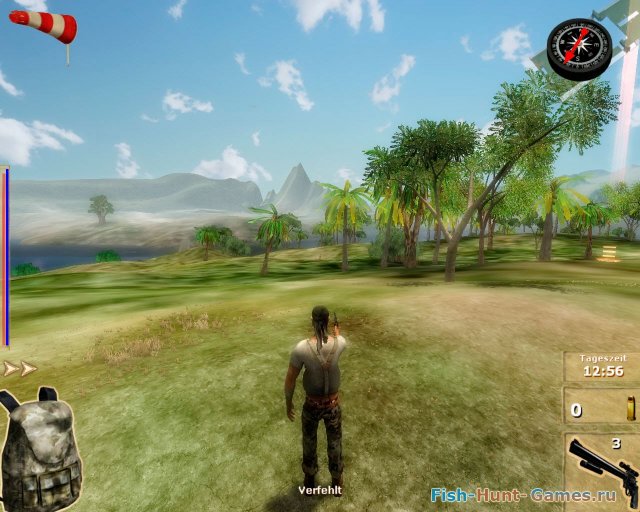Click the red-and-white windsock indicator
Viewport: 640px width, 512px height.
click(44, 26)
